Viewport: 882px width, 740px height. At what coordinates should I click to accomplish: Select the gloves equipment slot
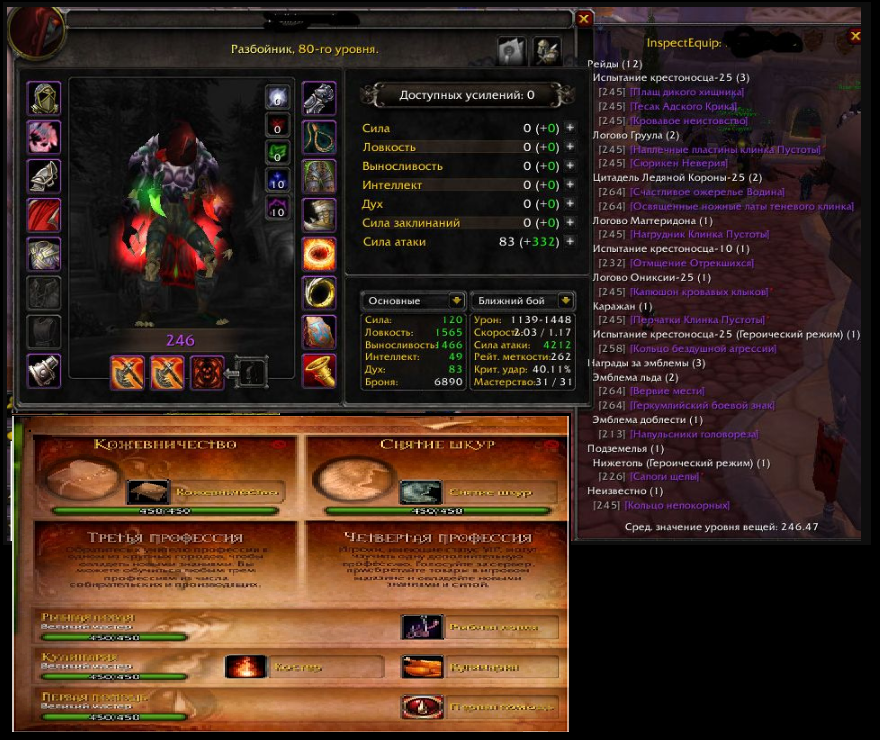[x=319, y=98]
